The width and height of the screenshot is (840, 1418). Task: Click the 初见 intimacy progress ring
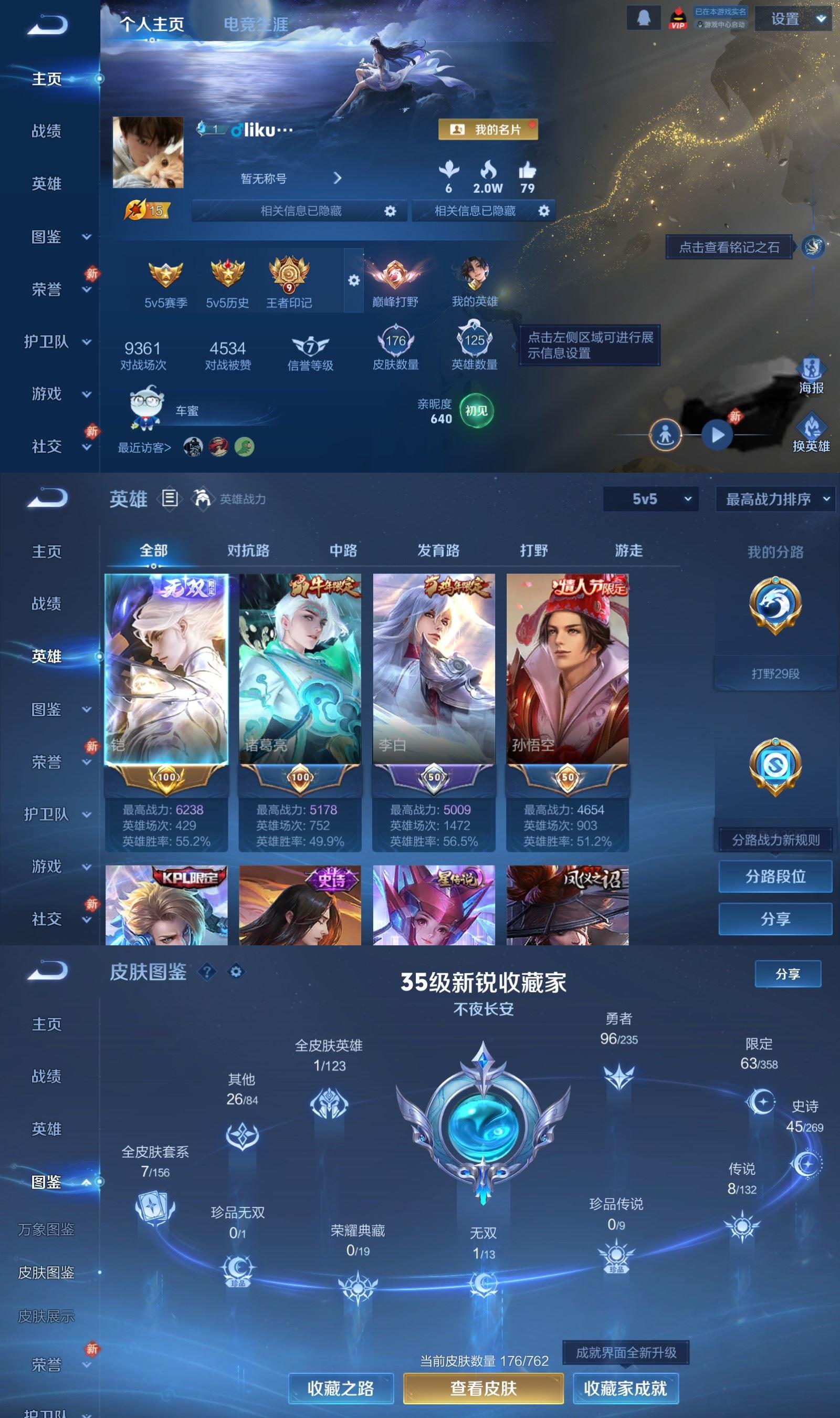click(476, 410)
